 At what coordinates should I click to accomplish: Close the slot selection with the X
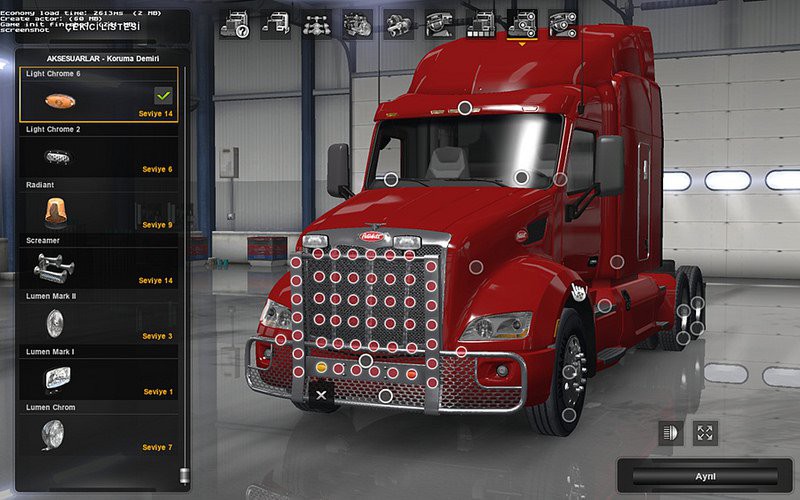pos(321,395)
